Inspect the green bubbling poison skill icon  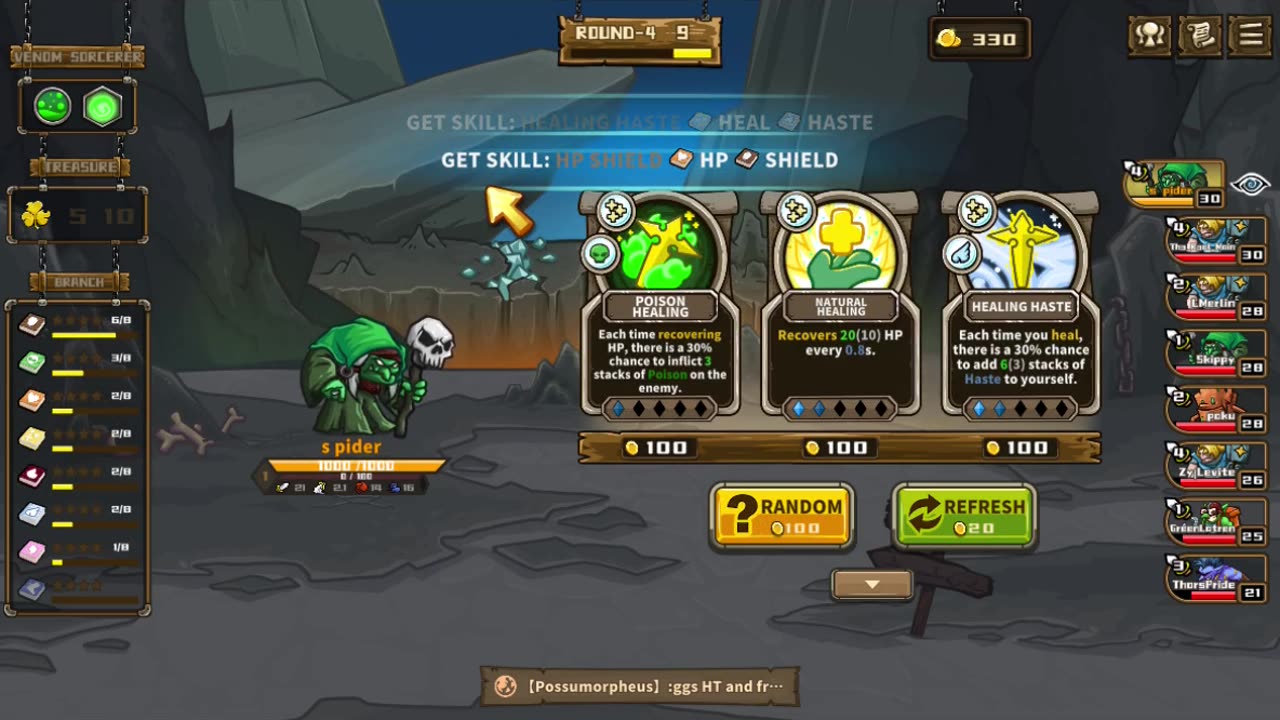[x=53, y=106]
